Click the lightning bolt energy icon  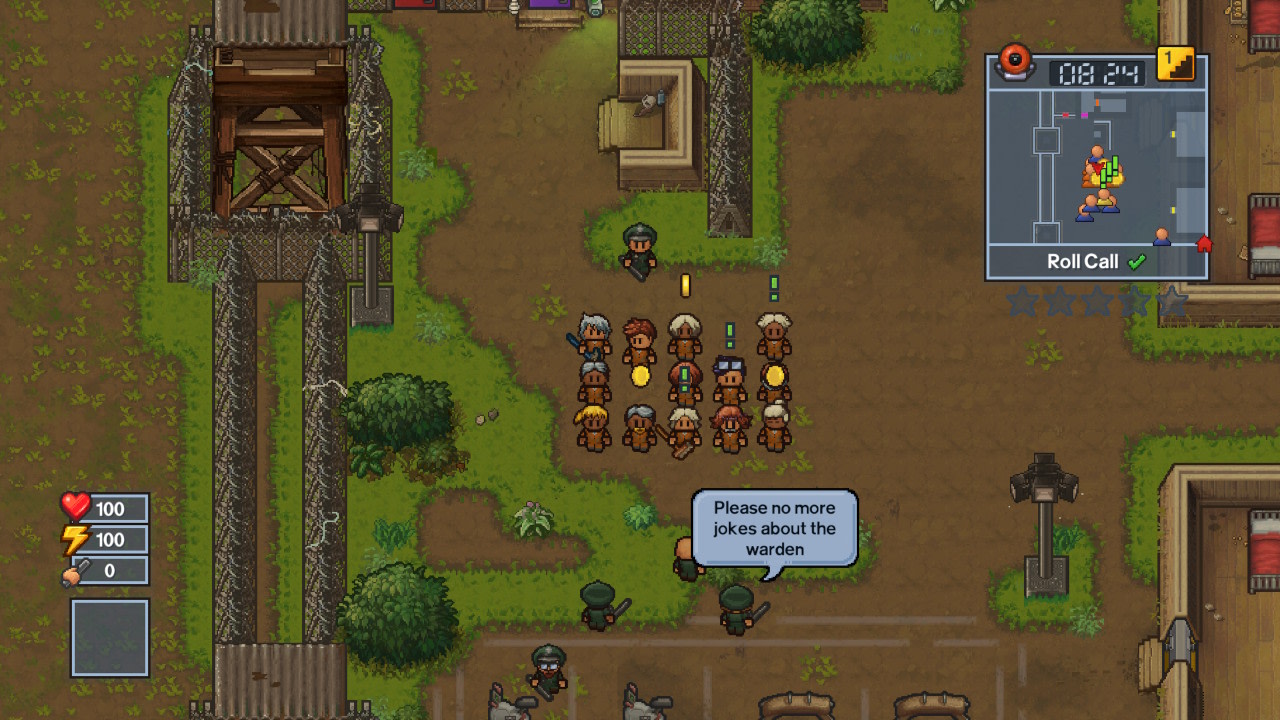(75, 540)
